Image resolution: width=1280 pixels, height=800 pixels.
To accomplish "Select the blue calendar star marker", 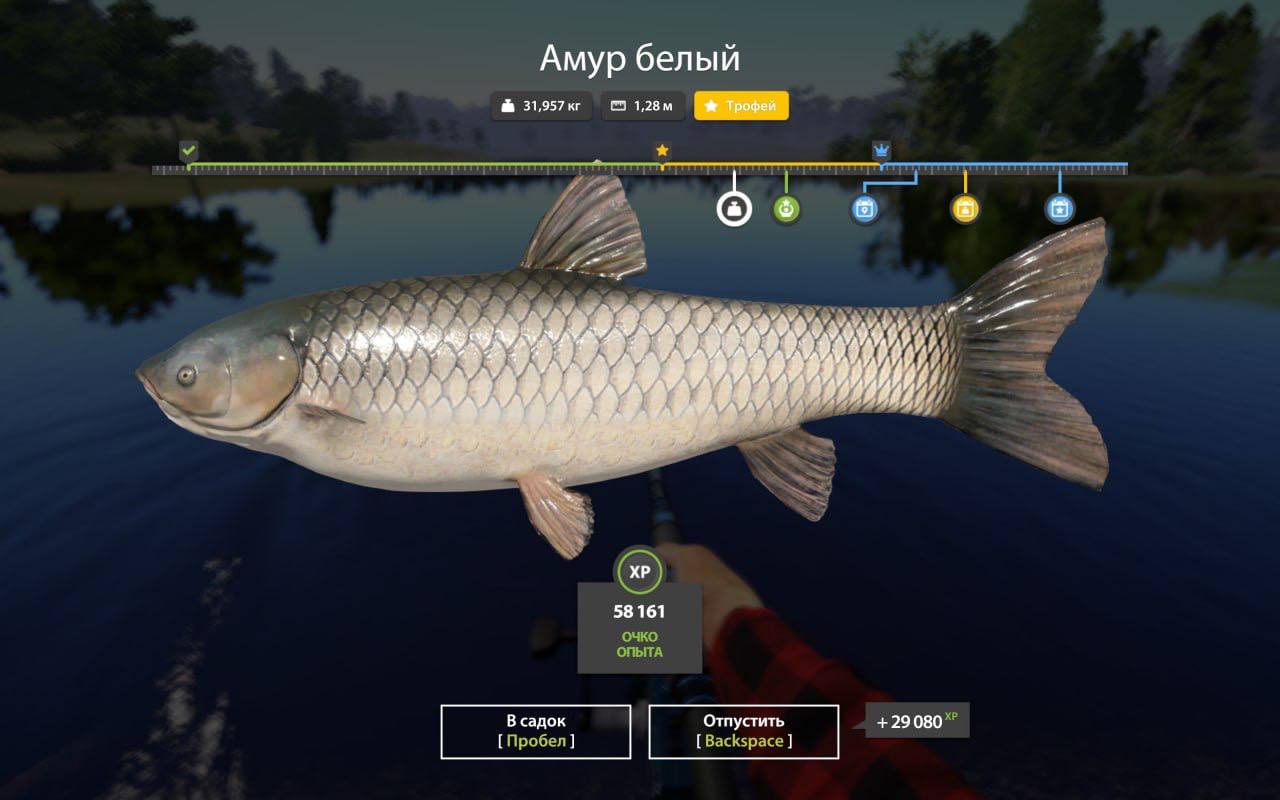I will click(1059, 209).
